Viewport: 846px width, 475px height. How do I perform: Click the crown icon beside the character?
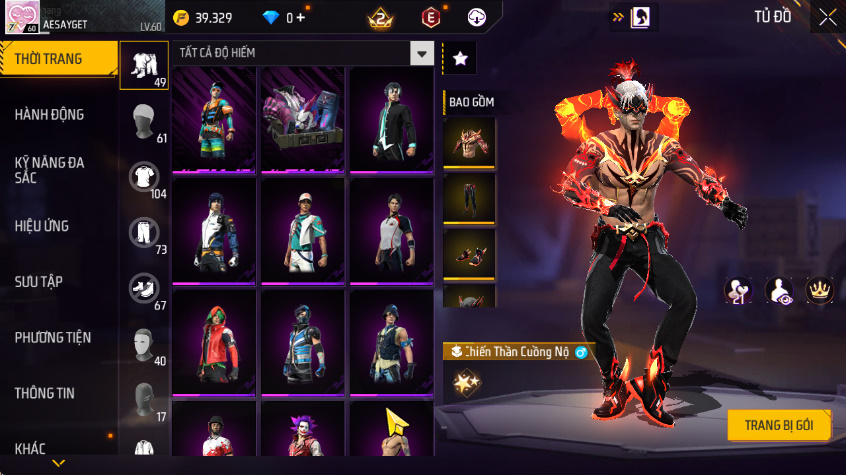pyautogui.click(x=820, y=290)
